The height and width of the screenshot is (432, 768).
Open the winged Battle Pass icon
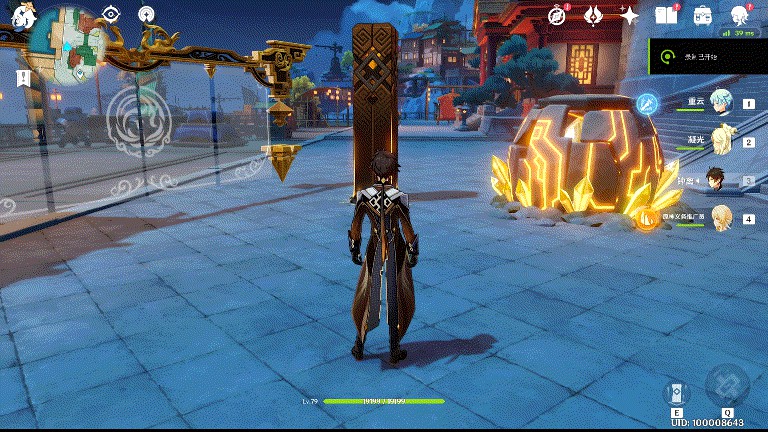coord(593,15)
